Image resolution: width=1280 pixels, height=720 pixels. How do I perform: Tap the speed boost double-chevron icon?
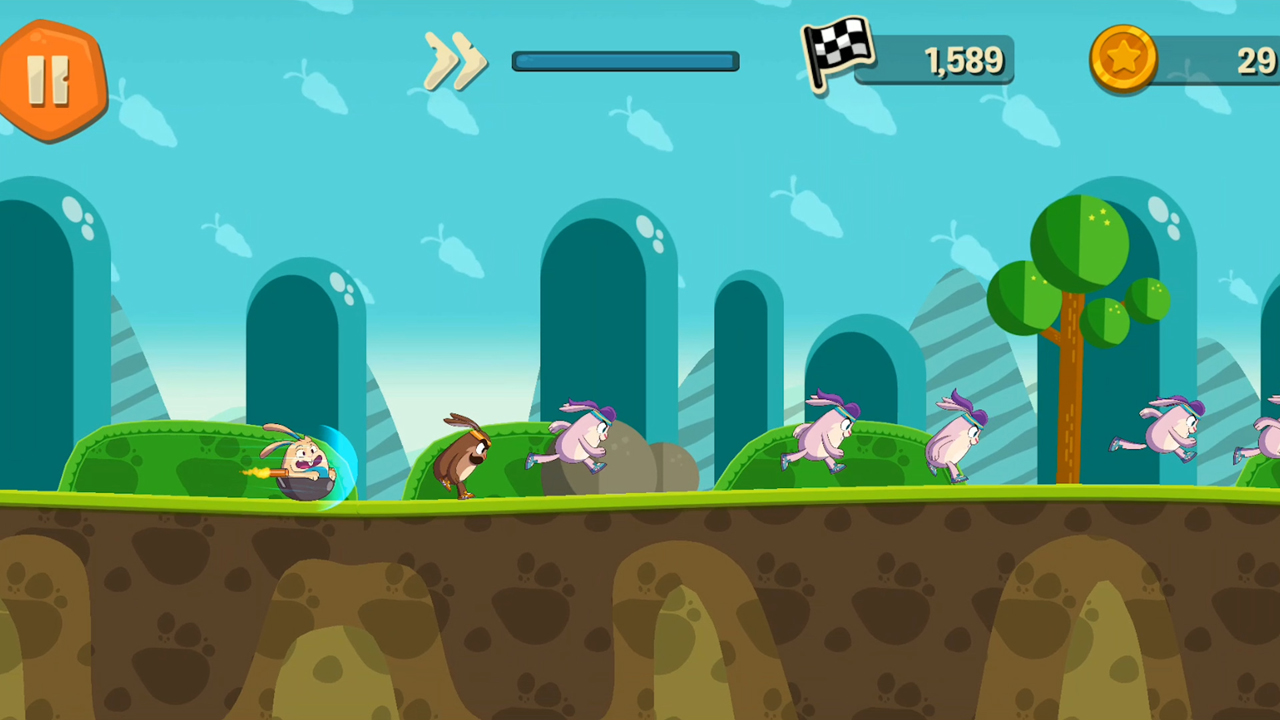pyautogui.click(x=455, y=62)
